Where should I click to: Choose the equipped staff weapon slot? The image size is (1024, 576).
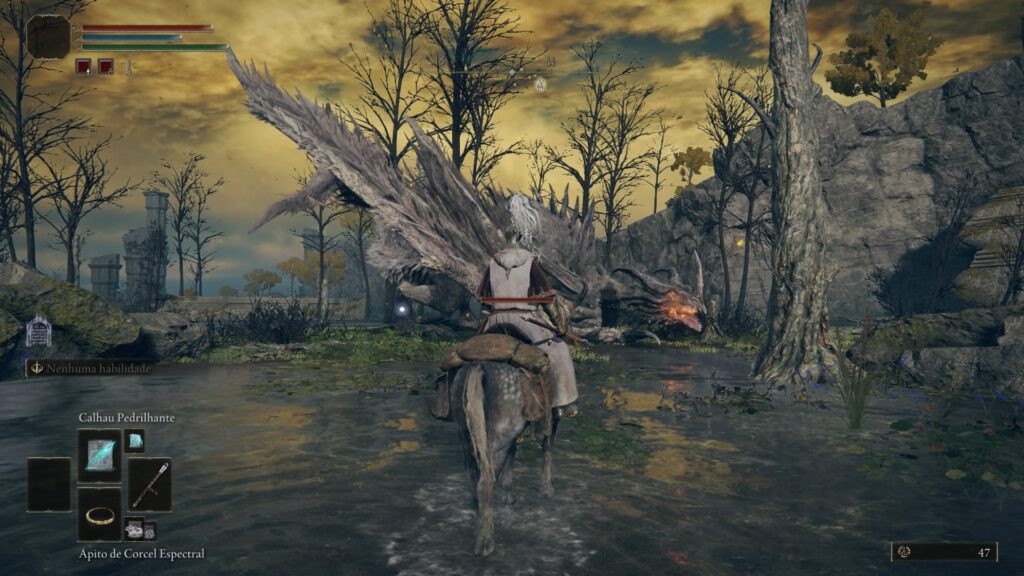click(149, 484)
